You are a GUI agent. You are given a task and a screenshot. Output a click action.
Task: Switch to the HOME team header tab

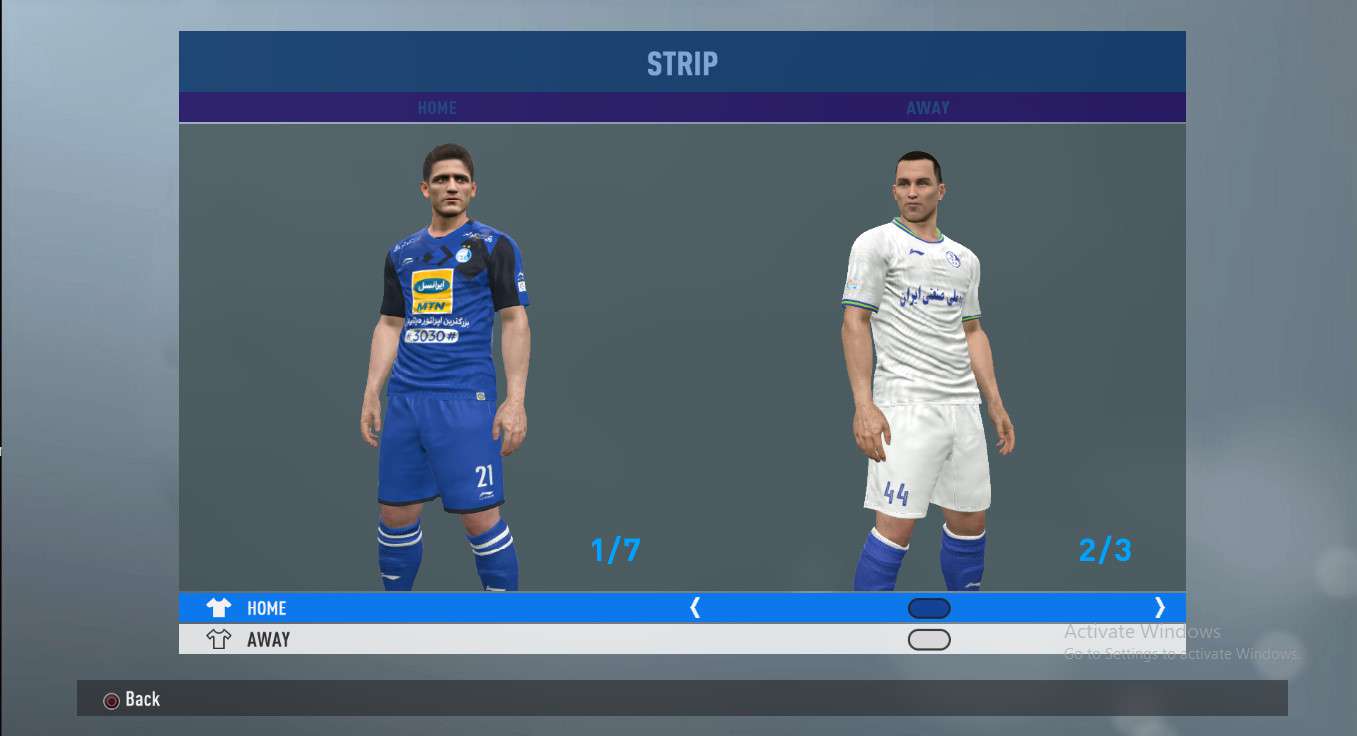(x=437, y=108)
